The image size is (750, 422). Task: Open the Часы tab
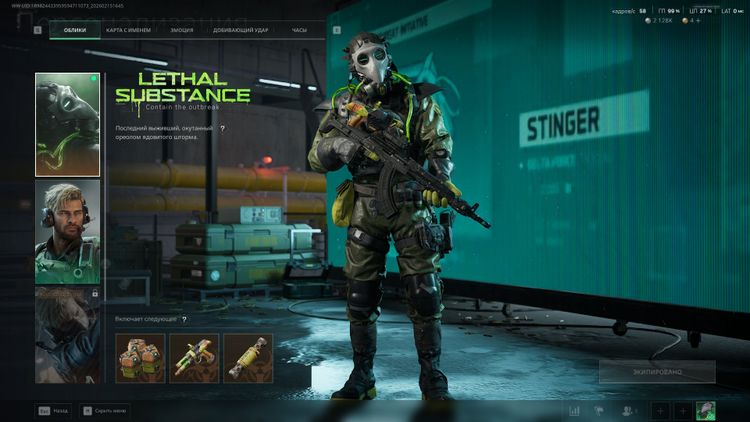[x=299, y=31]
